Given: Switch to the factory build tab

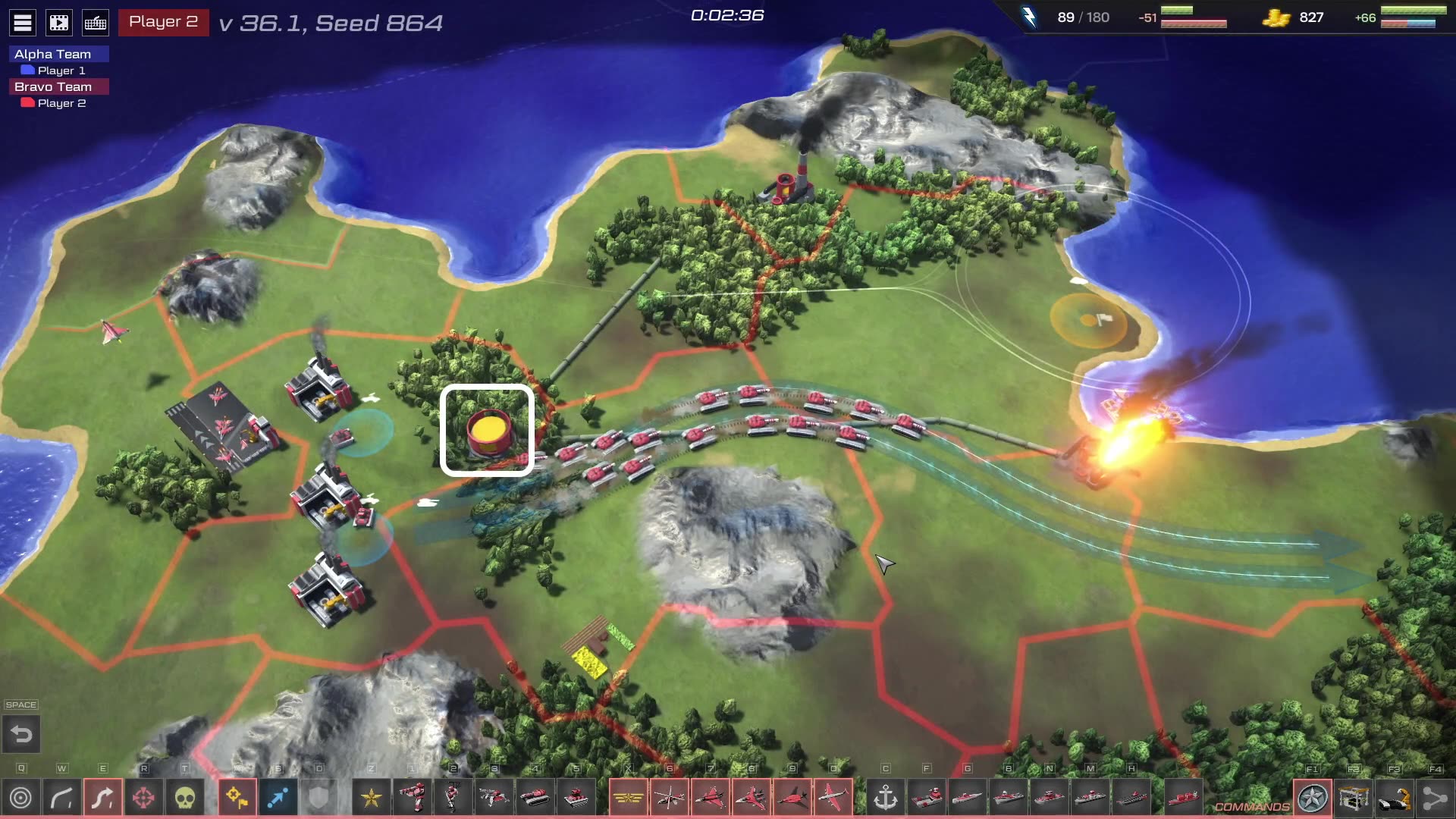Looking at the screenshot, I should 1353,799.
